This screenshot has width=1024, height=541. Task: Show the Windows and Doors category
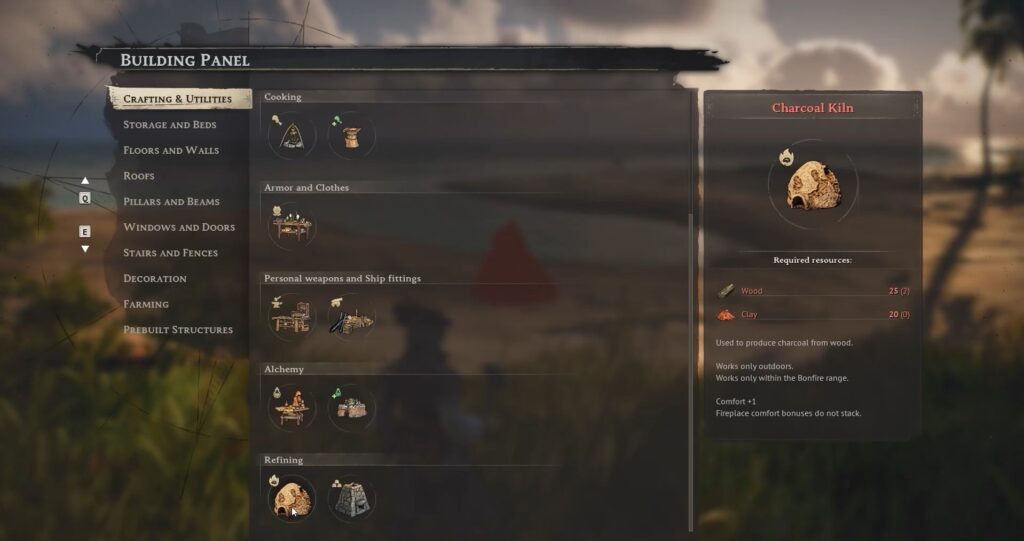(x=178, y=227)
